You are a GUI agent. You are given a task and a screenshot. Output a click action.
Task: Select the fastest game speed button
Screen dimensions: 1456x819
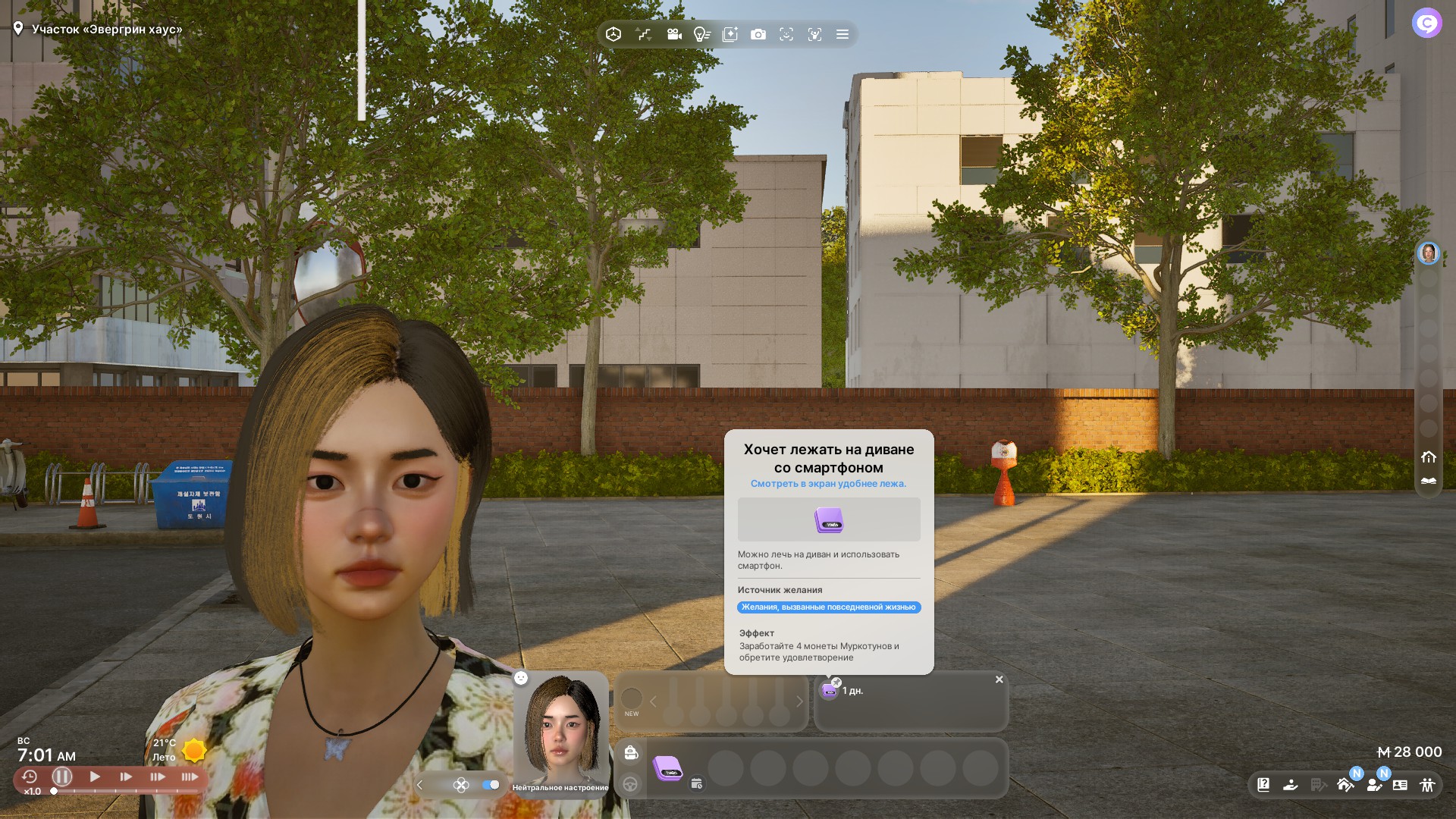tap(190, 777)
